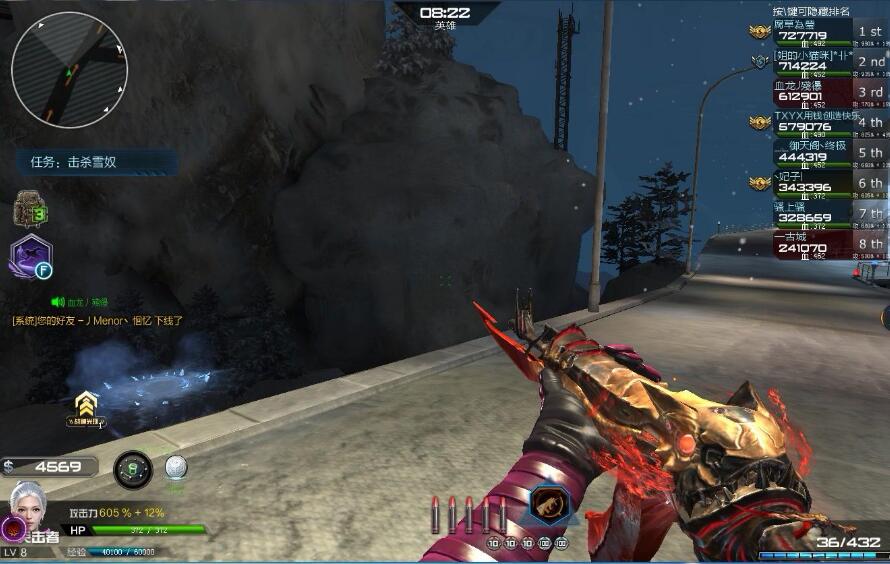Click the friend offline system message

tap(98, 321)
